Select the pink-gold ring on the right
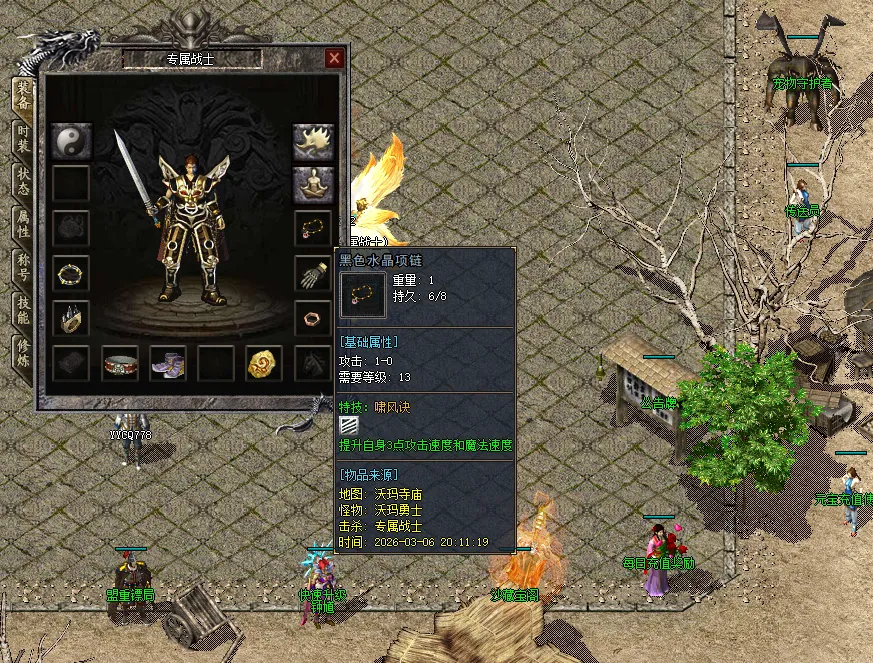The image size is (873, 663). [x=313, y=318]
